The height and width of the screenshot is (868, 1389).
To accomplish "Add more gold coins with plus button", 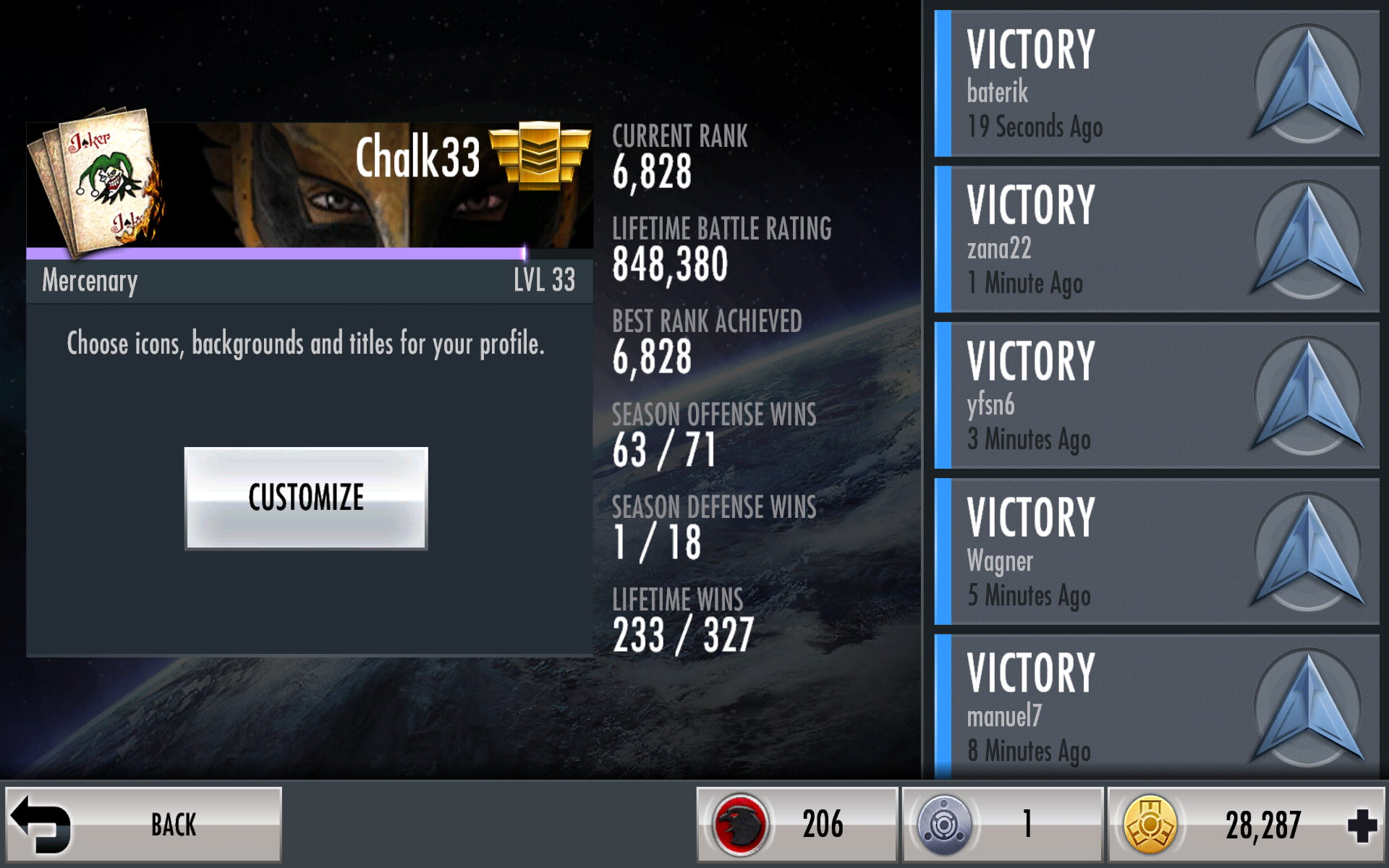I will tap(1362, 825).
